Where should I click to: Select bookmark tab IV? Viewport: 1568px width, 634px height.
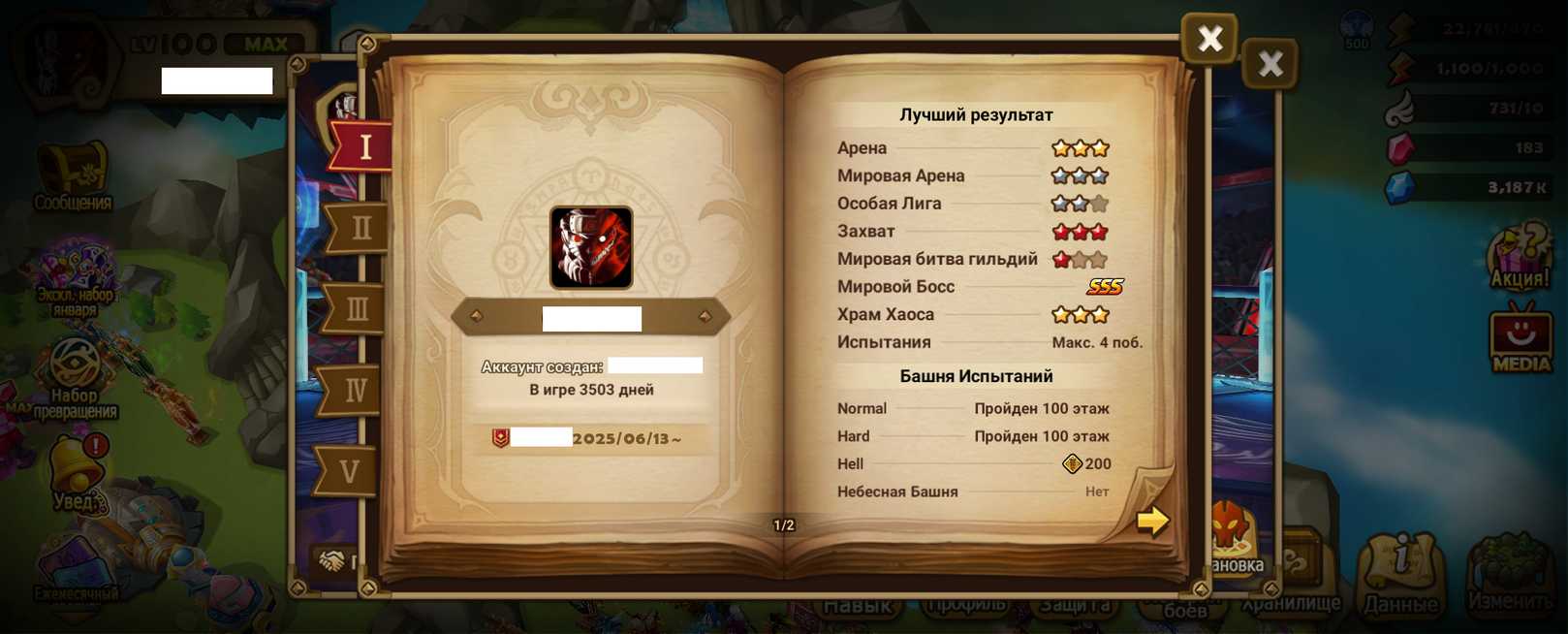[355, 390]
